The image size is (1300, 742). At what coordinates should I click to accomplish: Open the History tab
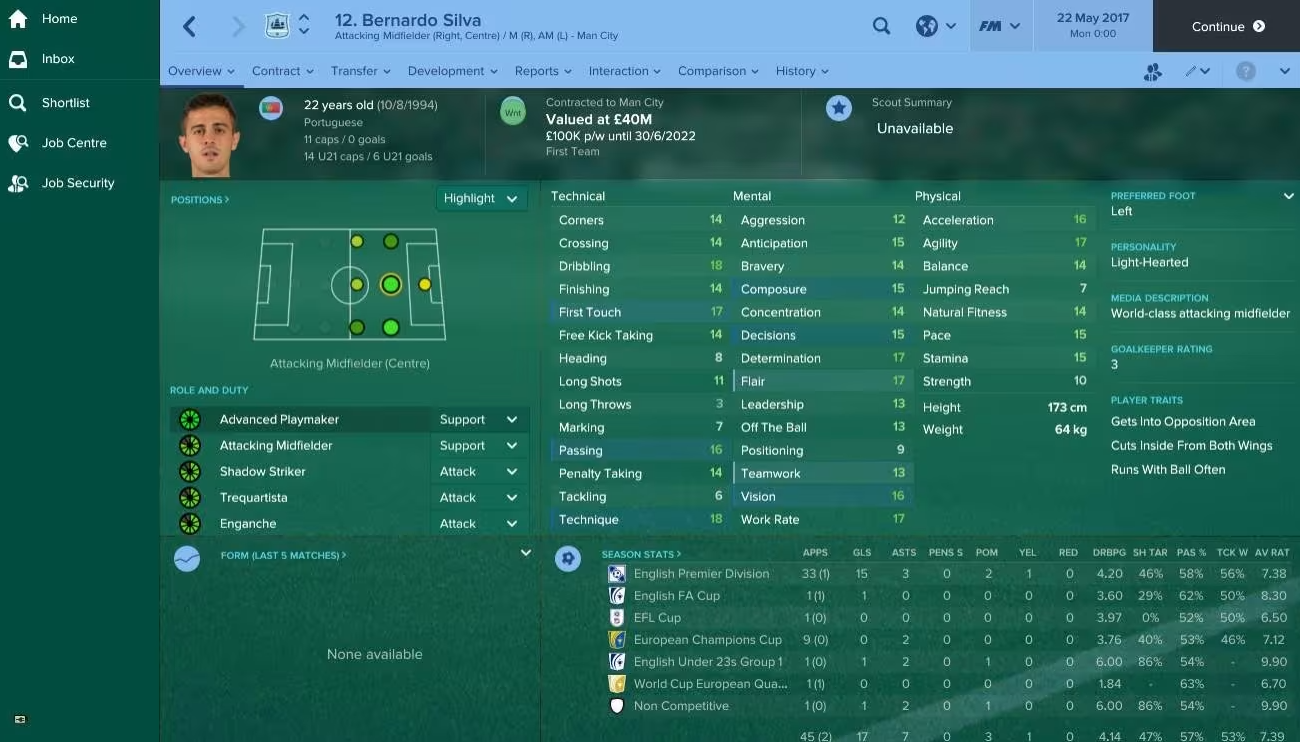tap(795, 71)
